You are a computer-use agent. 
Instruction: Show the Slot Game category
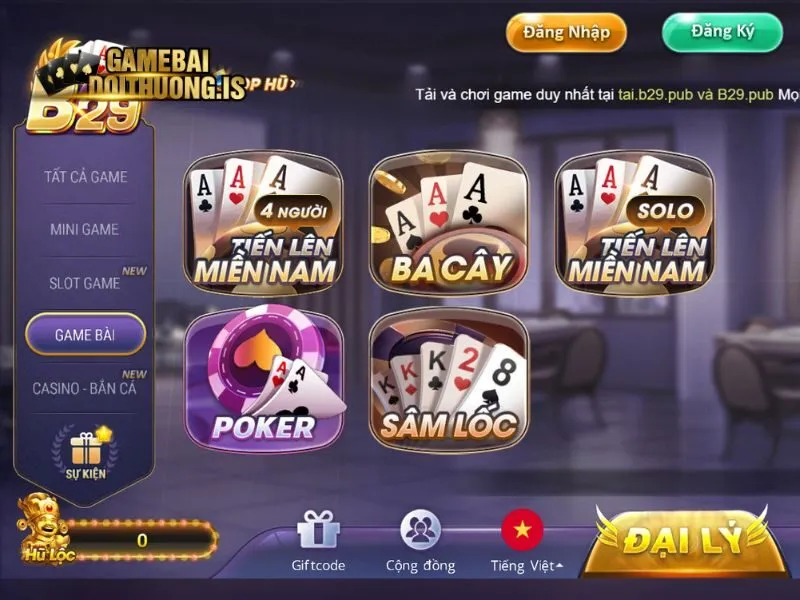pos(85,283)
